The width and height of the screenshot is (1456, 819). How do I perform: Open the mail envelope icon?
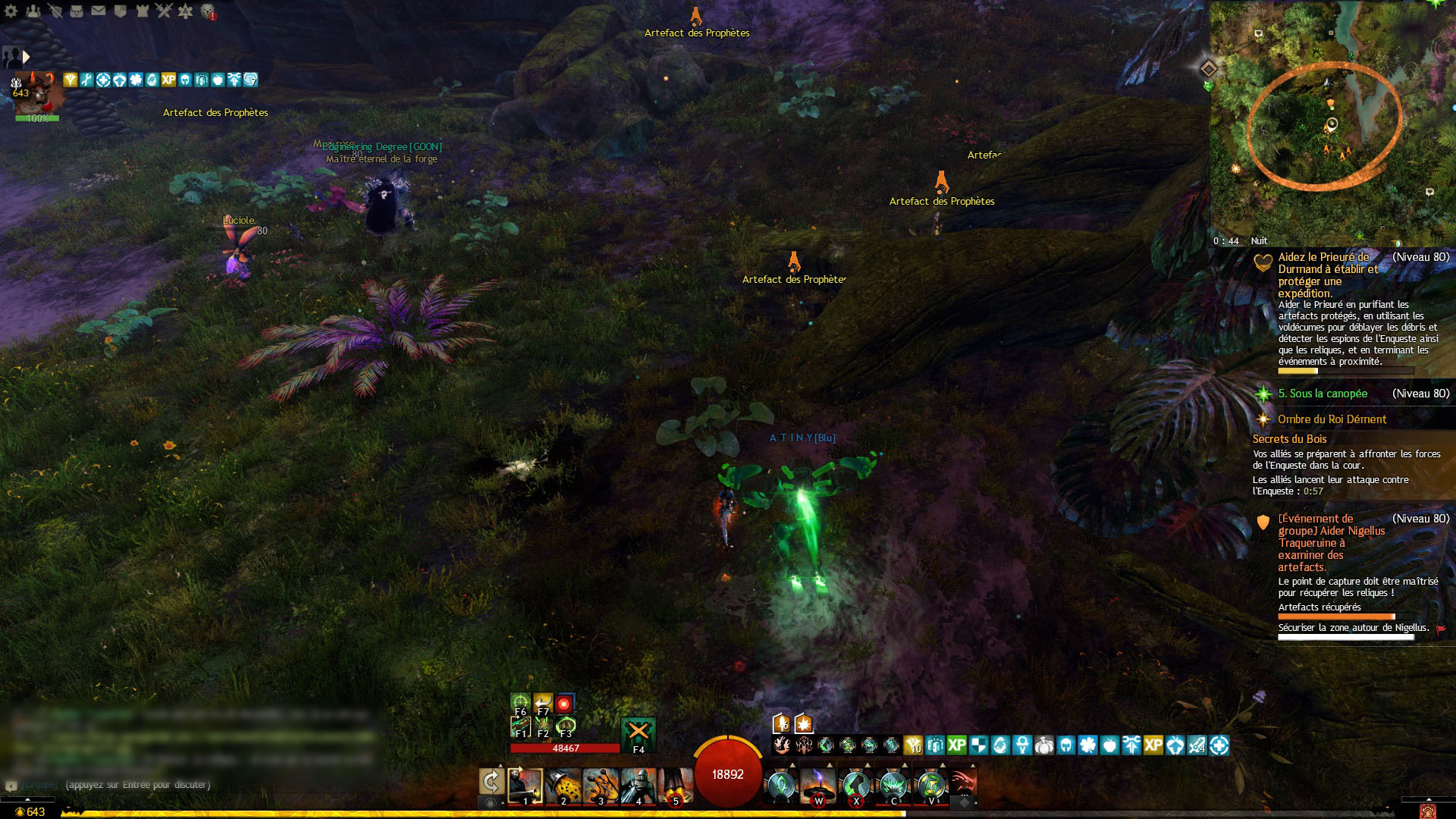point(99,11)
